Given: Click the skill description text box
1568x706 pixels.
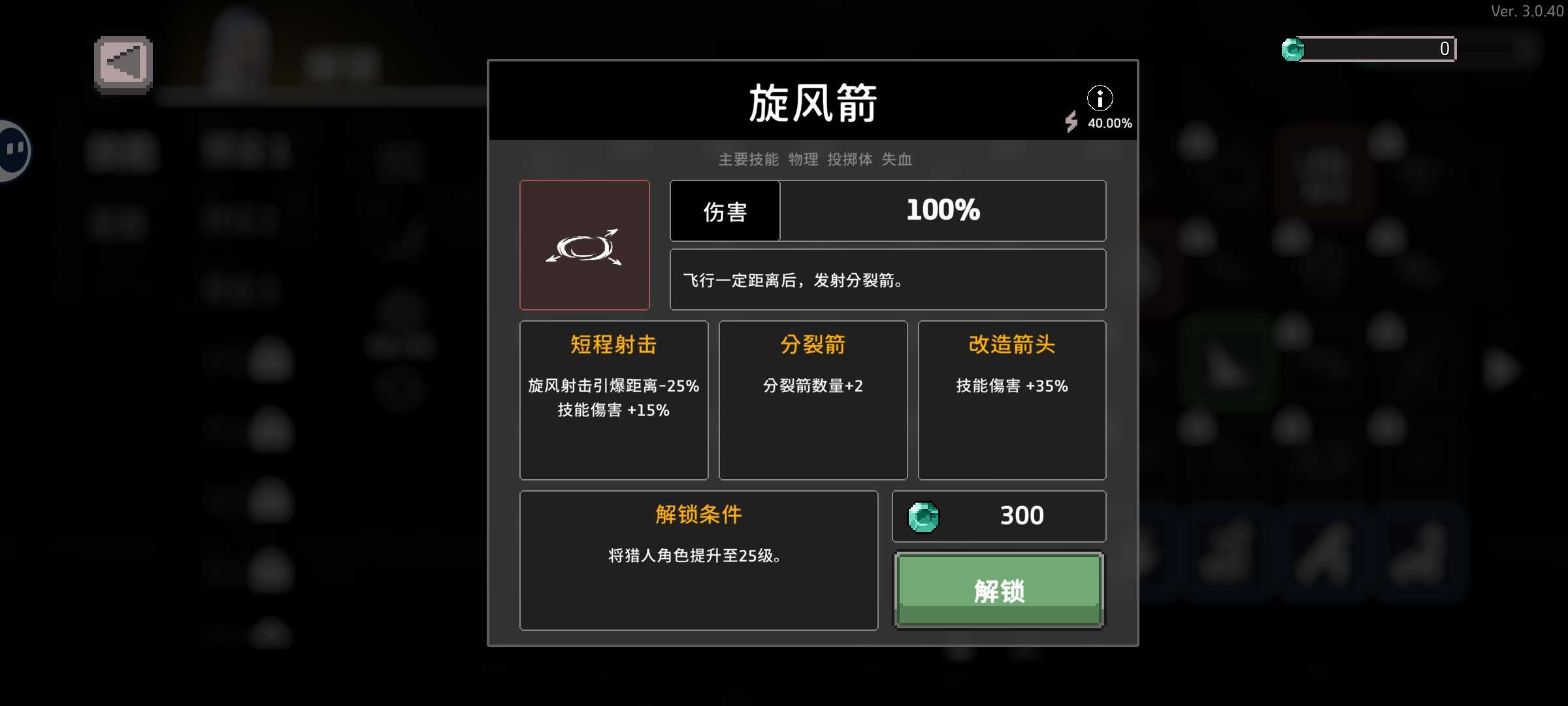Looking at the screenshot, I should [x=888, y=279].
